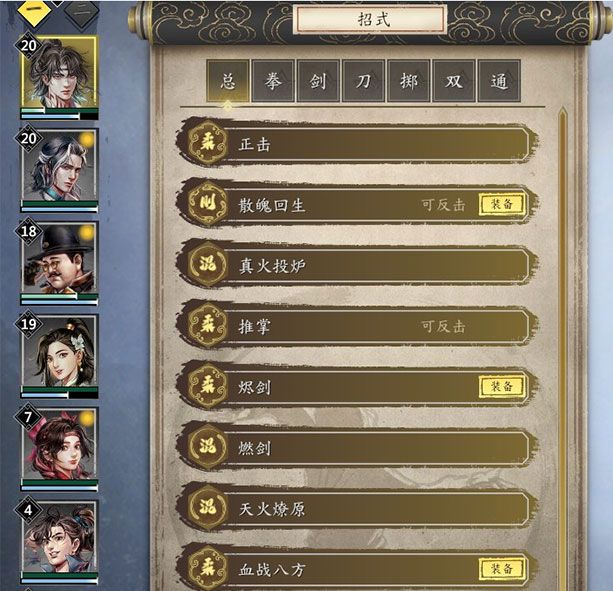The width and height of the screenshot is (613, 591).
Task: Switch to the 拳 (fist) moves tab
Action: 273,81
